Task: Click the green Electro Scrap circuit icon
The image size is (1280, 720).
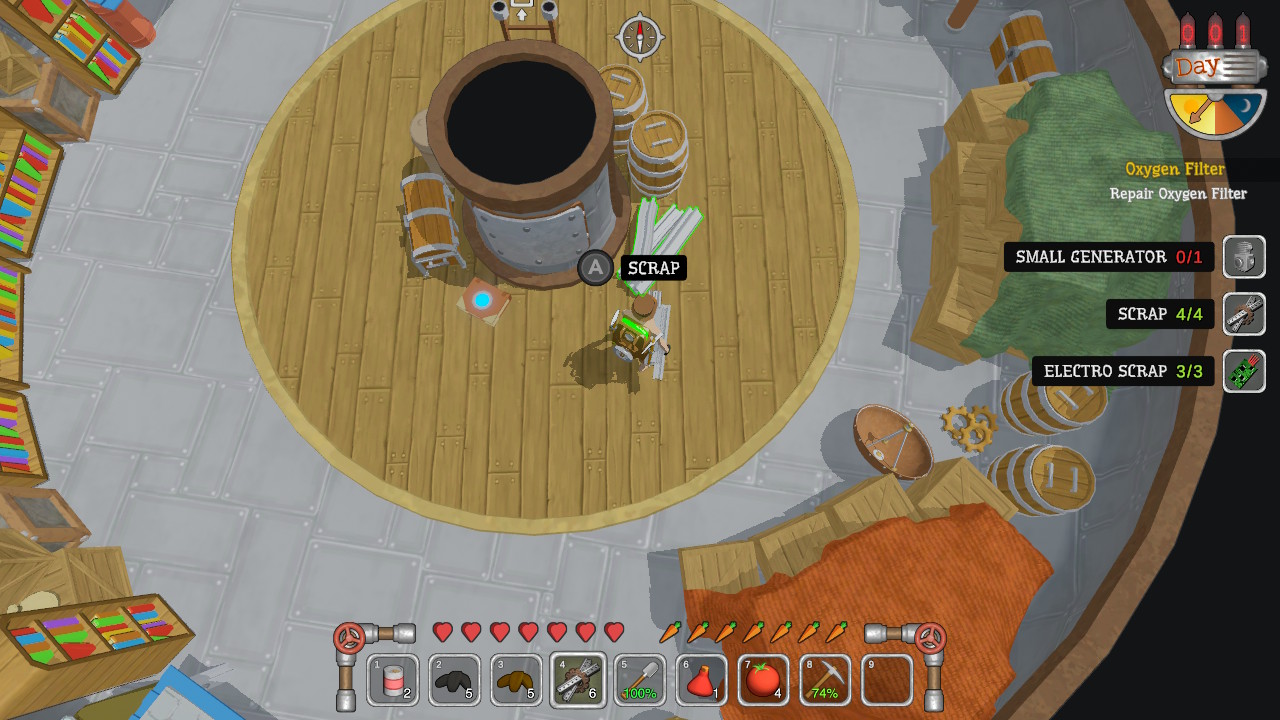Action: click(1245, 371)
